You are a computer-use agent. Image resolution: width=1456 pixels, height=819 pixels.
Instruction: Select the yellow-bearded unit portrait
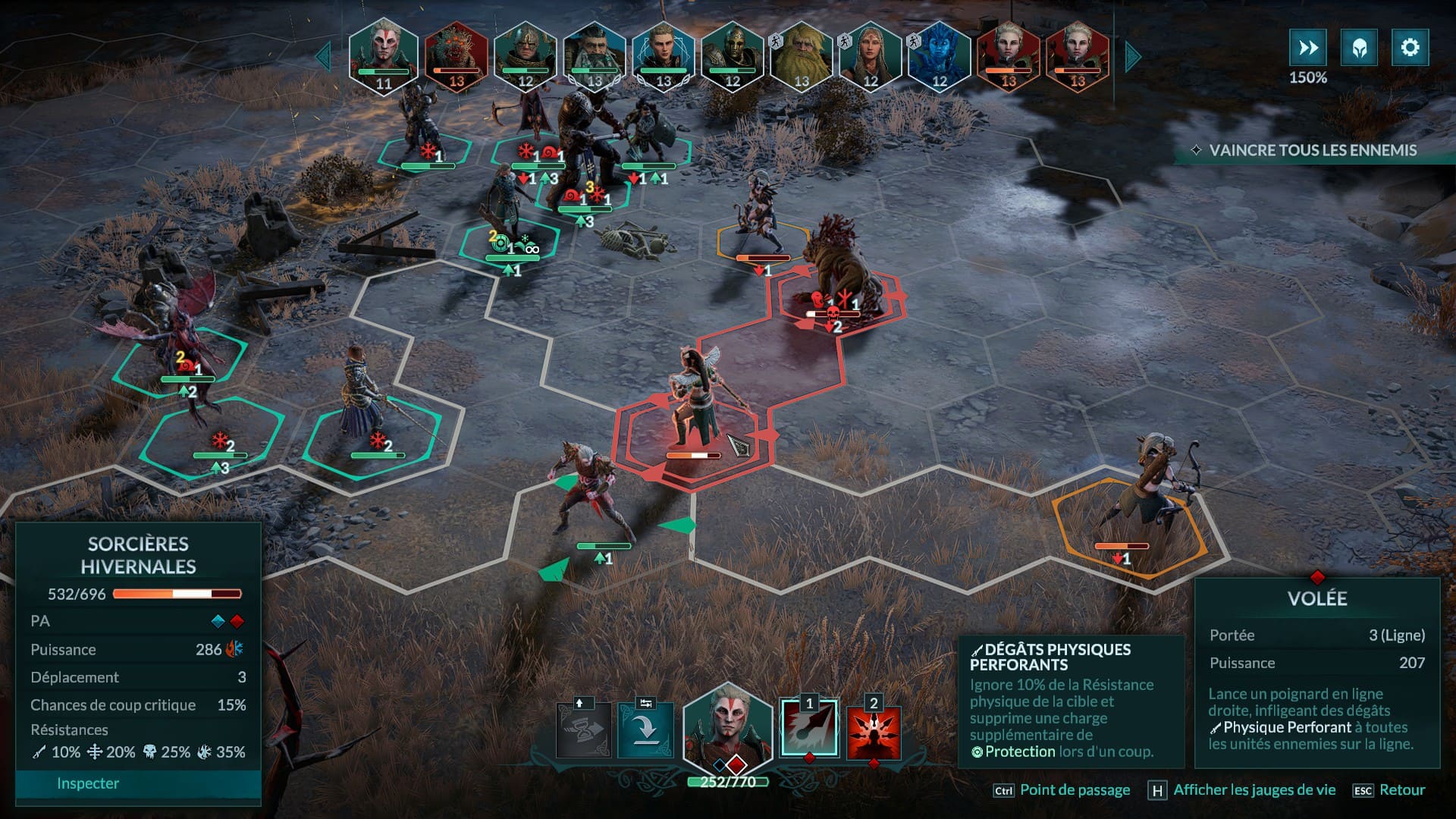801,56
